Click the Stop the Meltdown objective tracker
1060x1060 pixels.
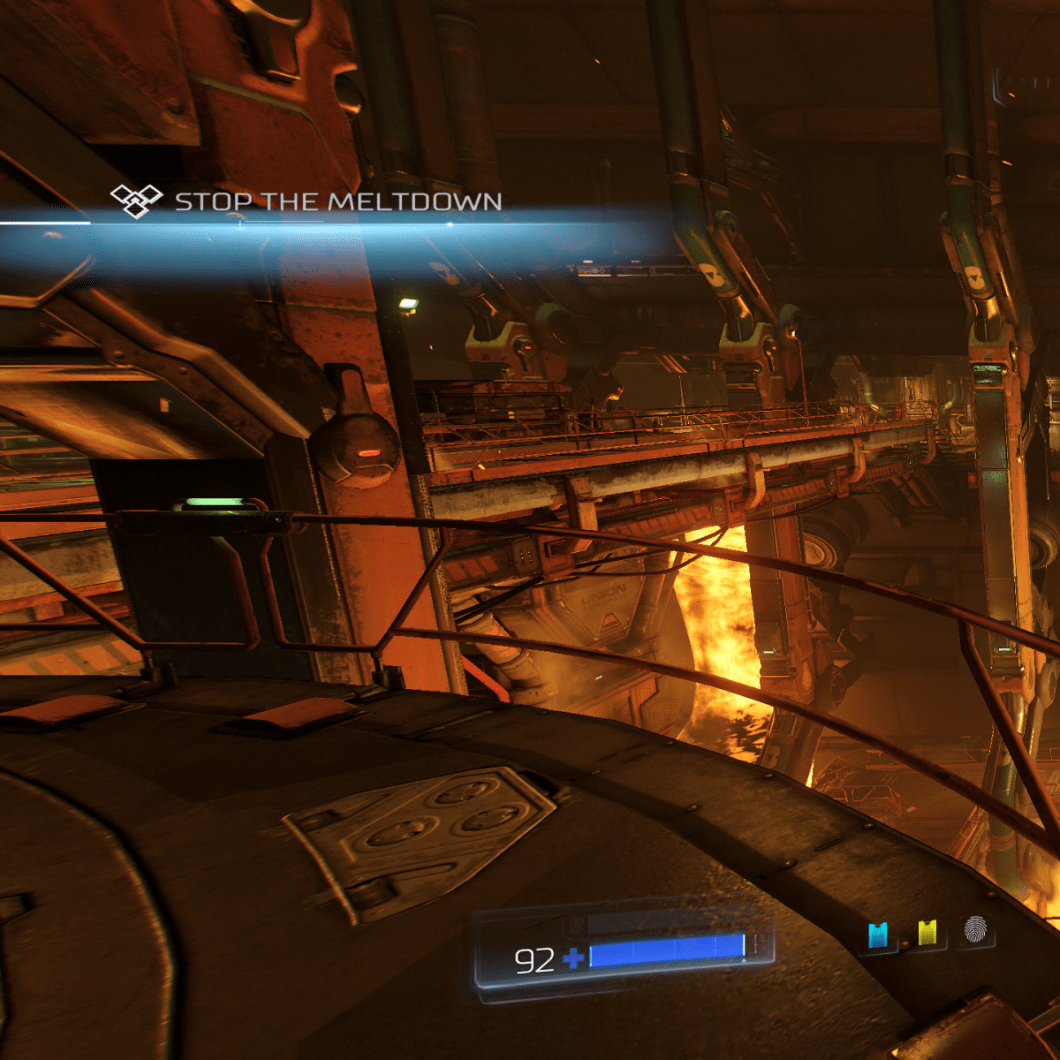(306, 202)
